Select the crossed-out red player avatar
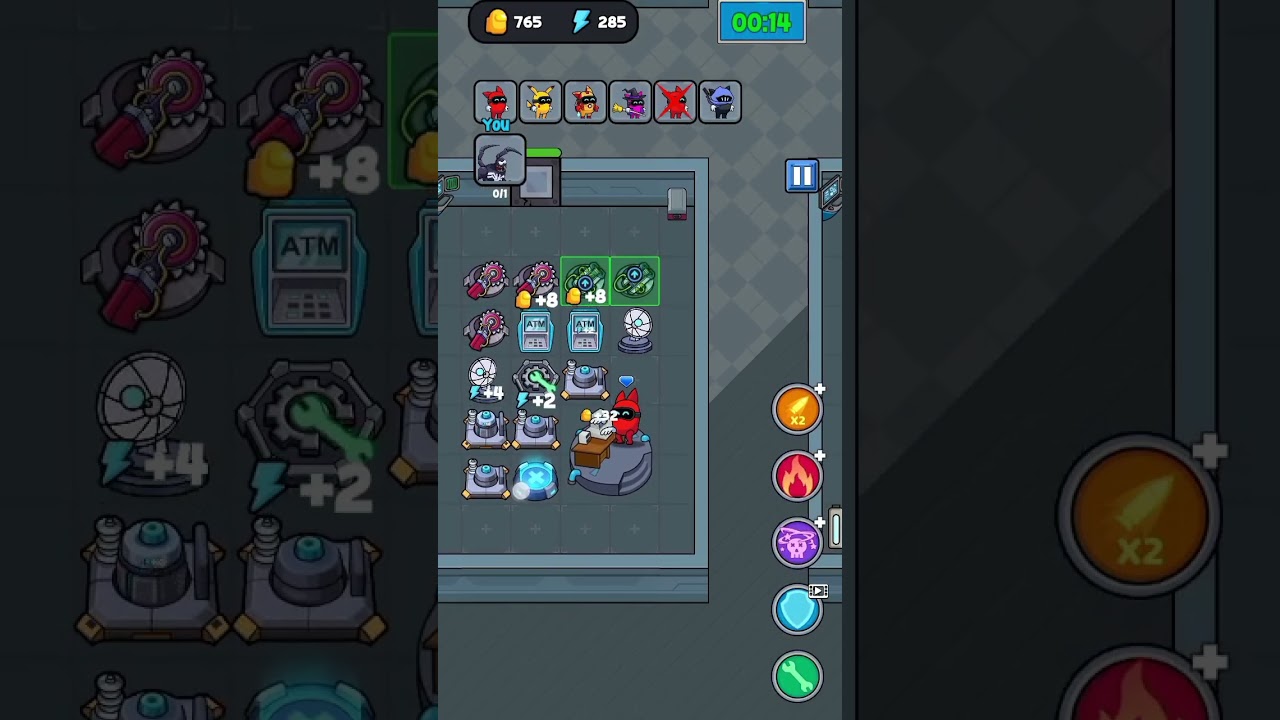The height and width of the screenshot is (720, 1280). tap(675, 102)
